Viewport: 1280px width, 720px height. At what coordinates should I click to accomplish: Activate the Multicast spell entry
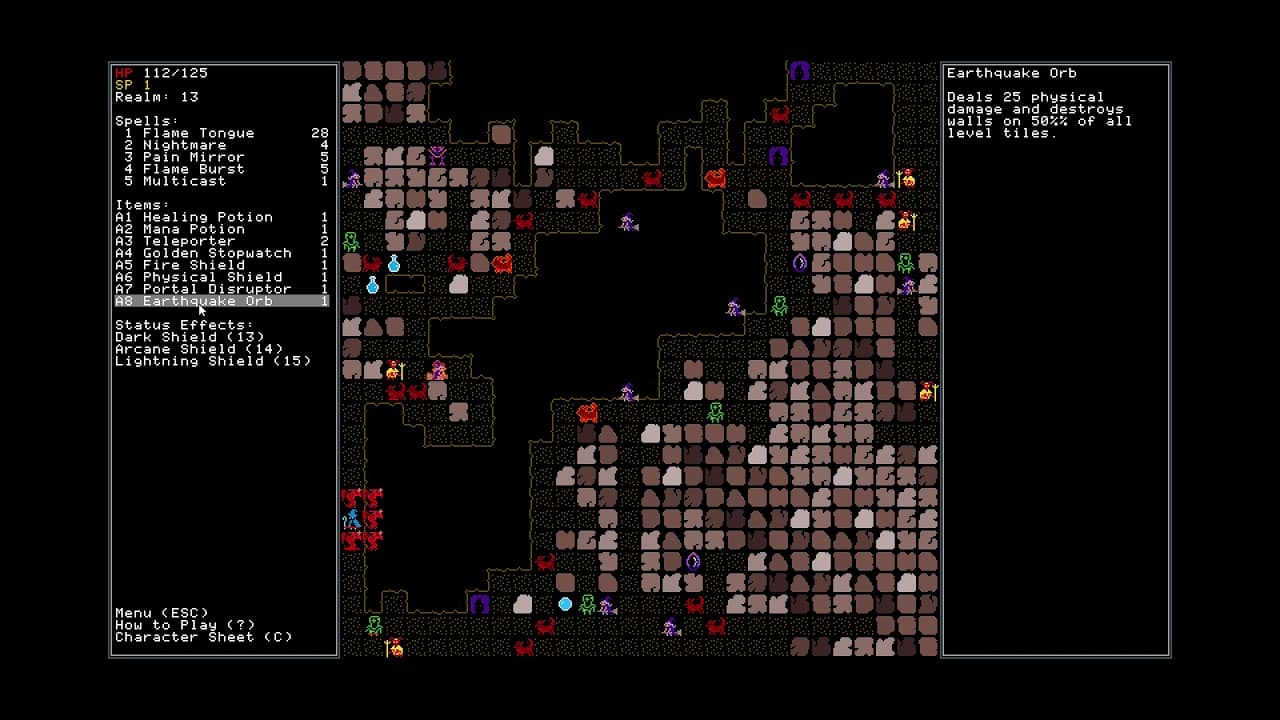[184, 181]
